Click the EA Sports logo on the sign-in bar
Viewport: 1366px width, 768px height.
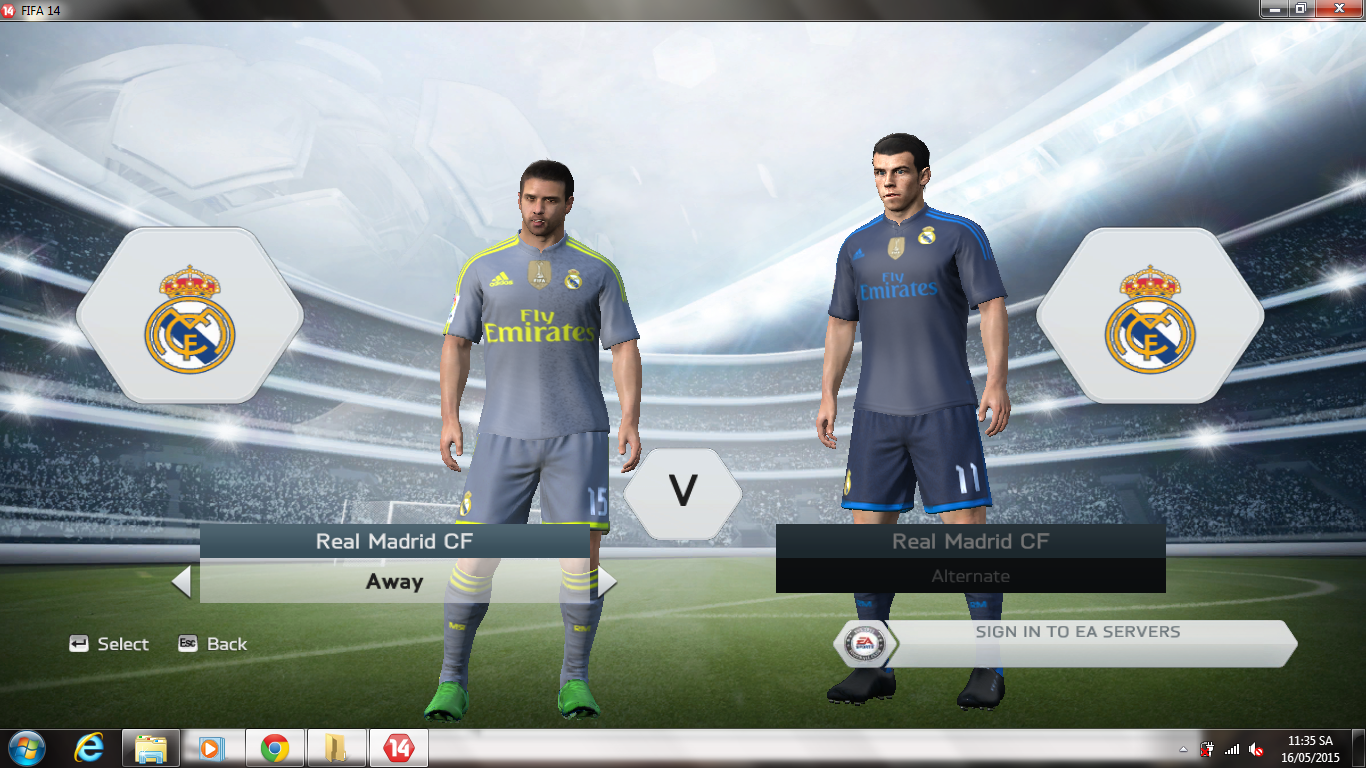pyautogui.click(x=866, y=643)
